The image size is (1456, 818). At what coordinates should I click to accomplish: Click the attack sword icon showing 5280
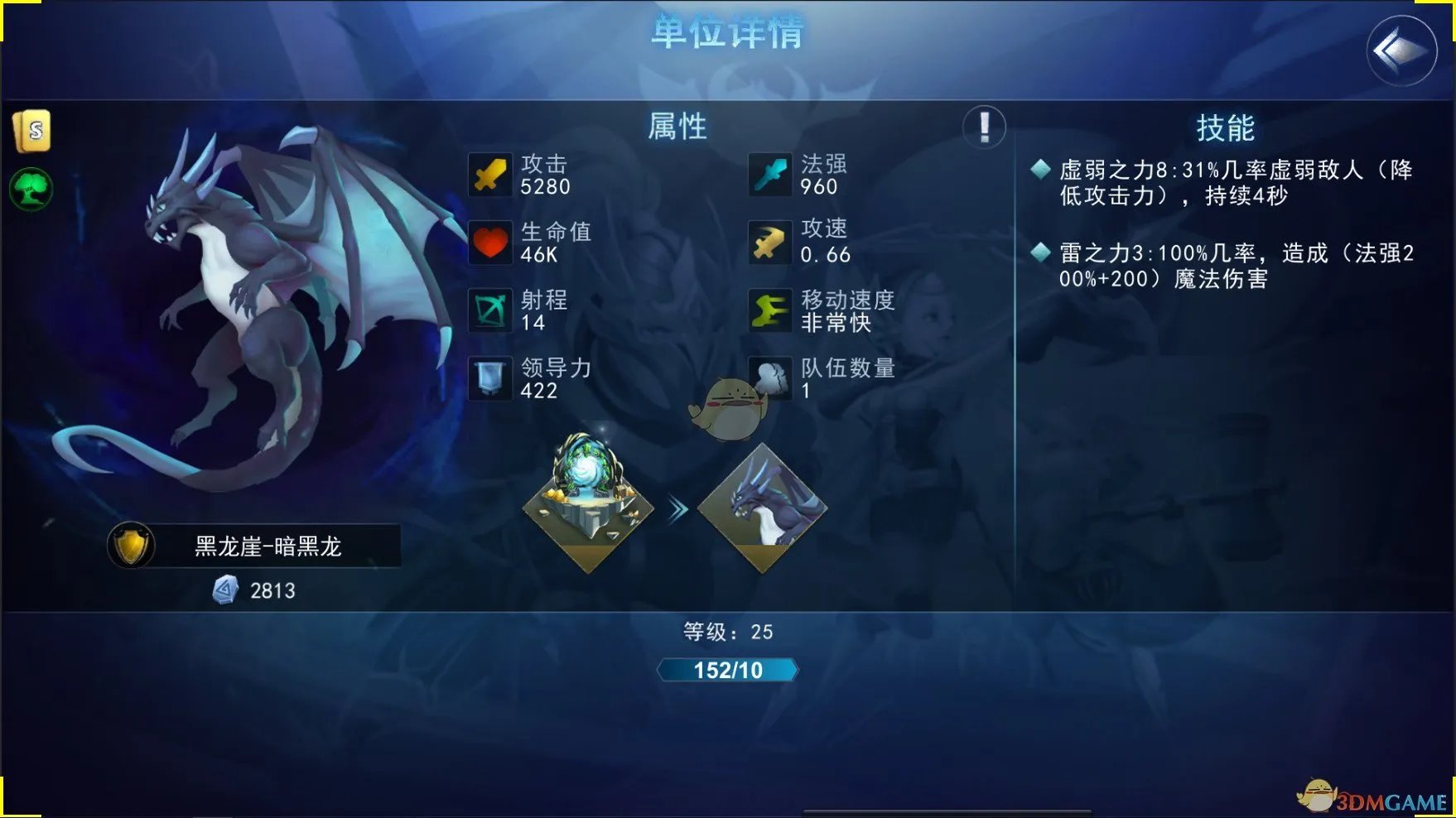(491, 175)
